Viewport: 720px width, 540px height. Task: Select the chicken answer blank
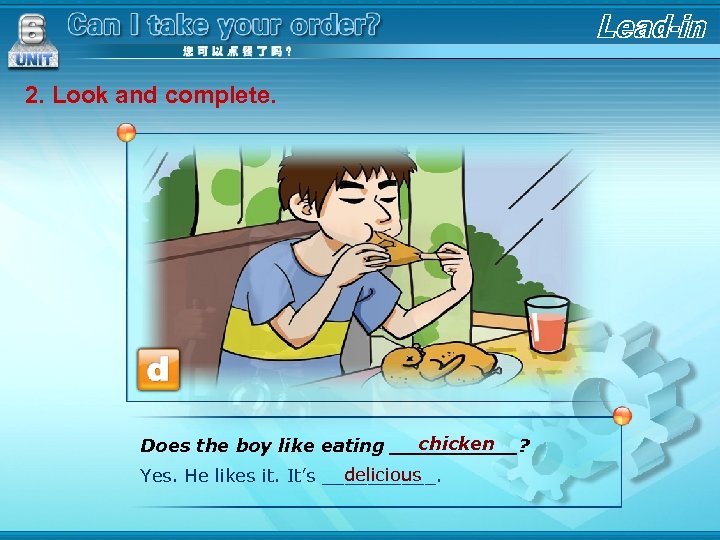[456, 444]
